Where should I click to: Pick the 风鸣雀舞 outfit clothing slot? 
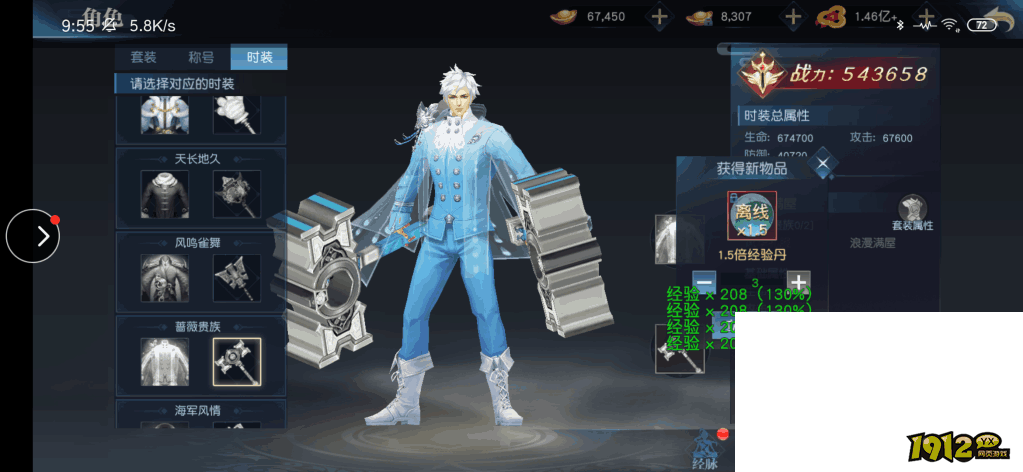(164, 277)
